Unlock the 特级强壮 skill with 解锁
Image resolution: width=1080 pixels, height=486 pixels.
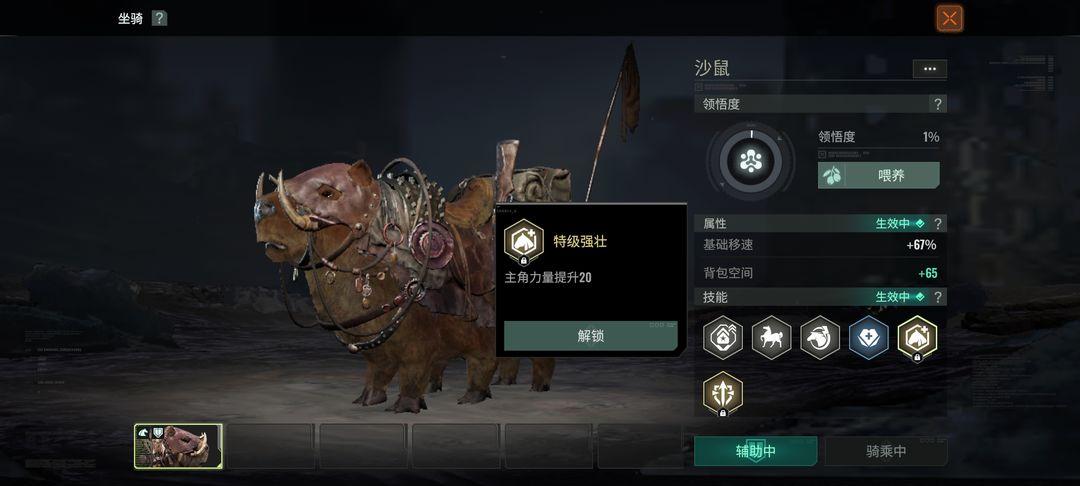591,336
